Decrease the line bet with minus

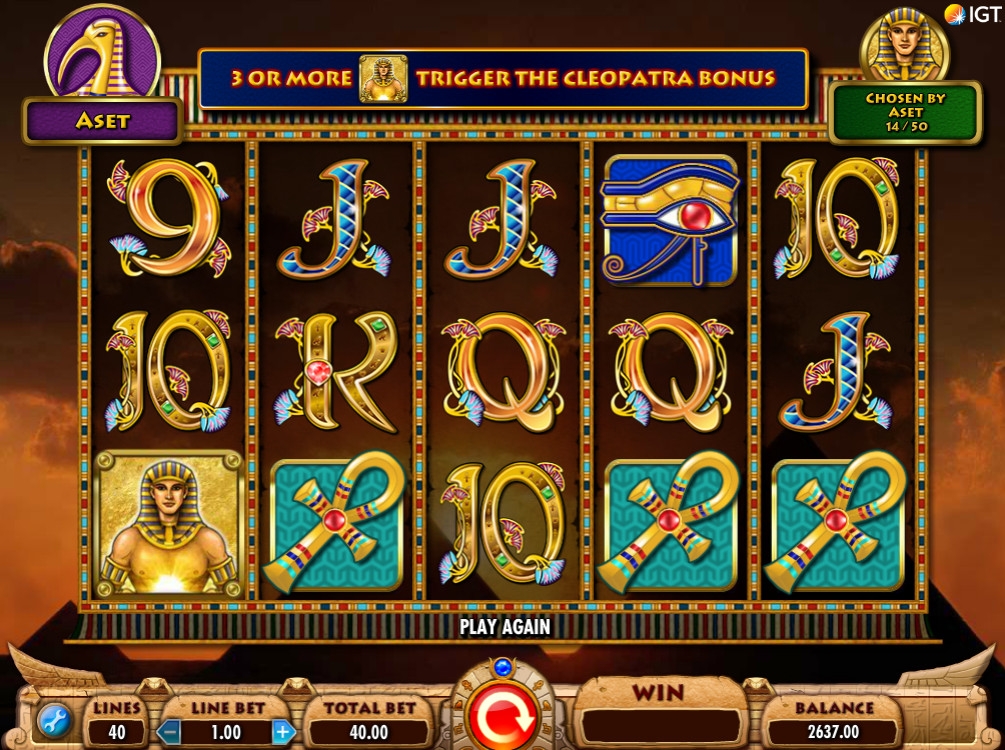click(x=170, y=731)
